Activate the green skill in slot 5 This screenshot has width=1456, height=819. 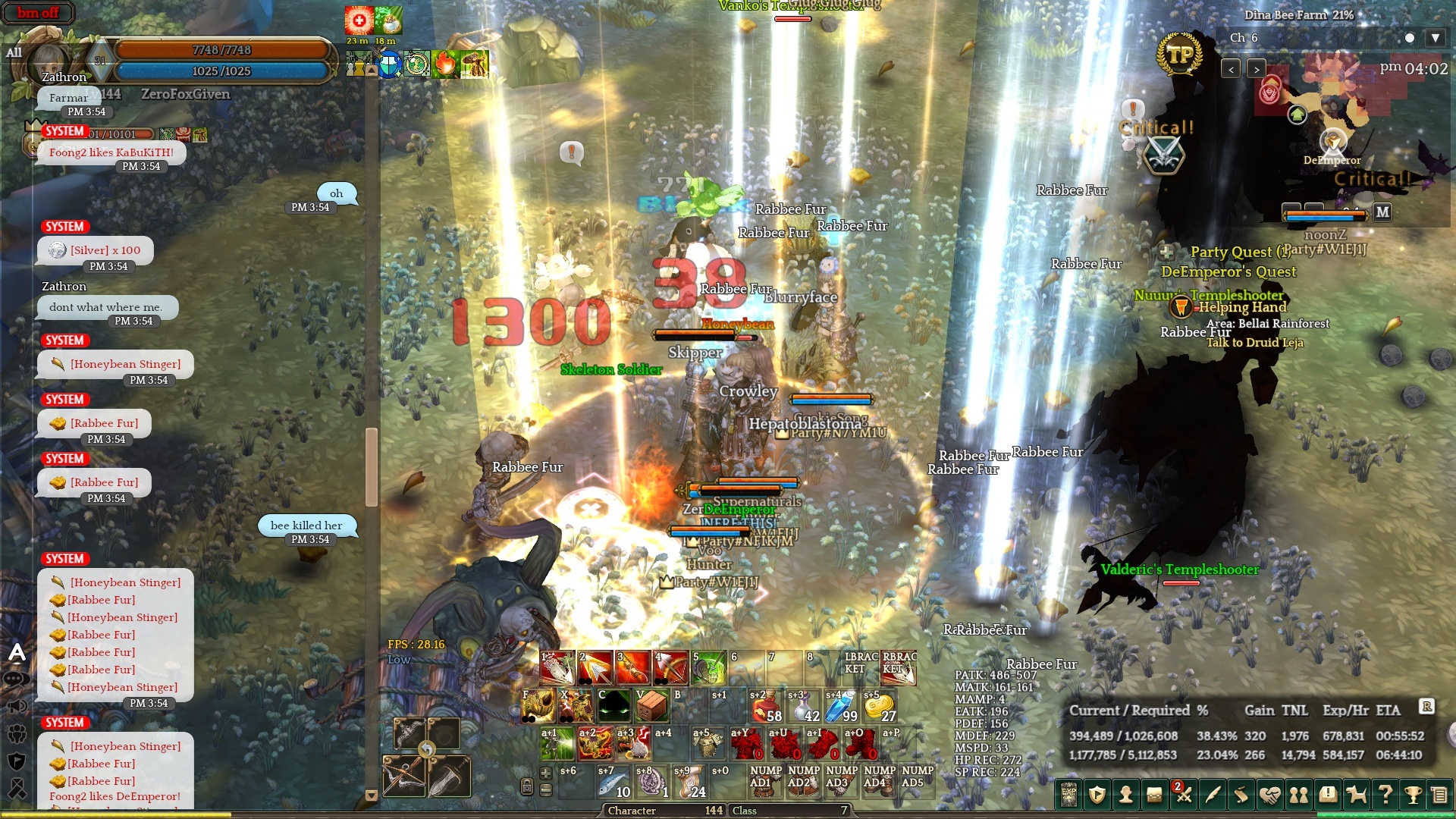point(709,667)
